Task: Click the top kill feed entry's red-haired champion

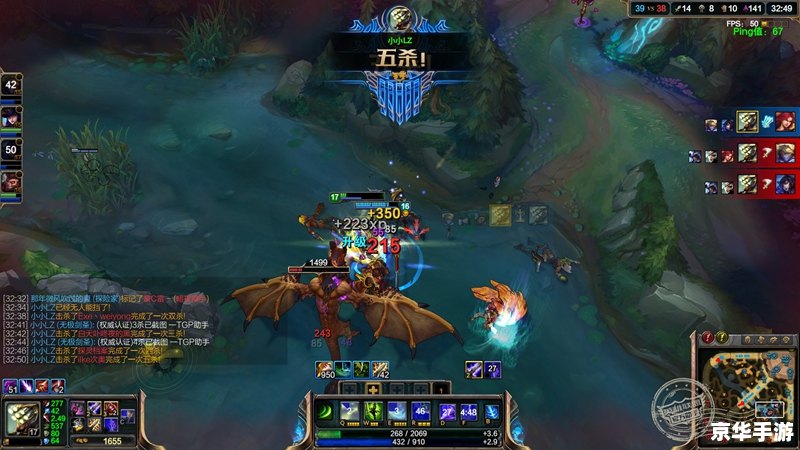Action: coord(785,122)
